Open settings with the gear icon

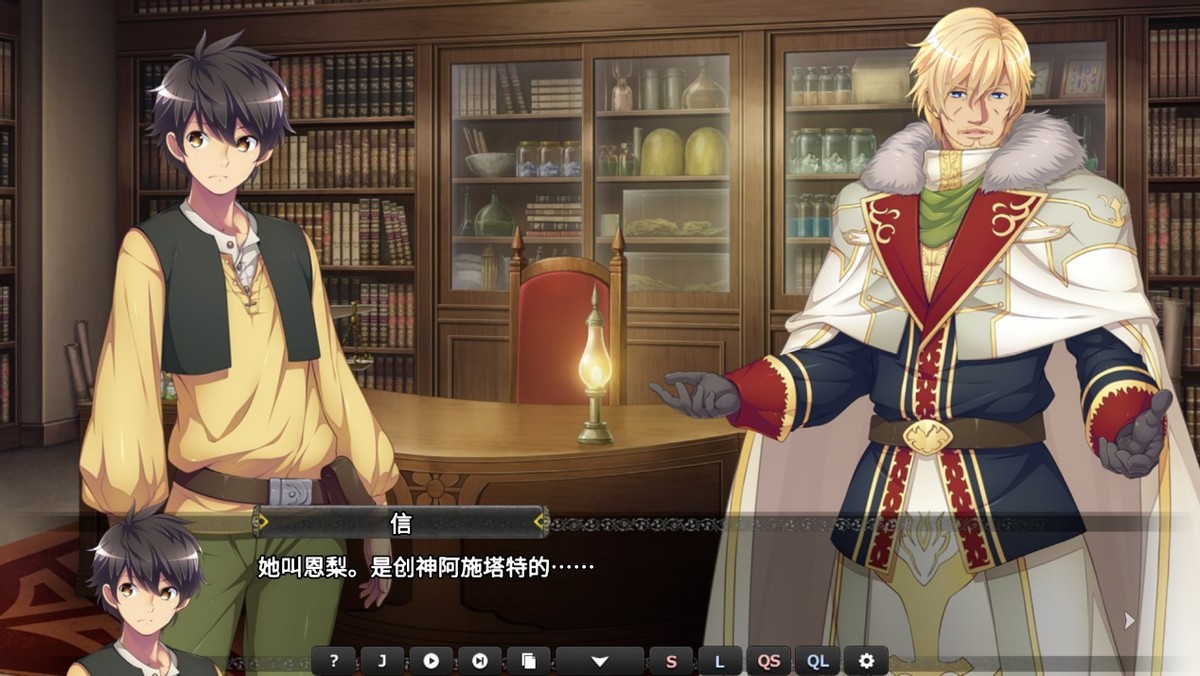(x=866, y=661)
